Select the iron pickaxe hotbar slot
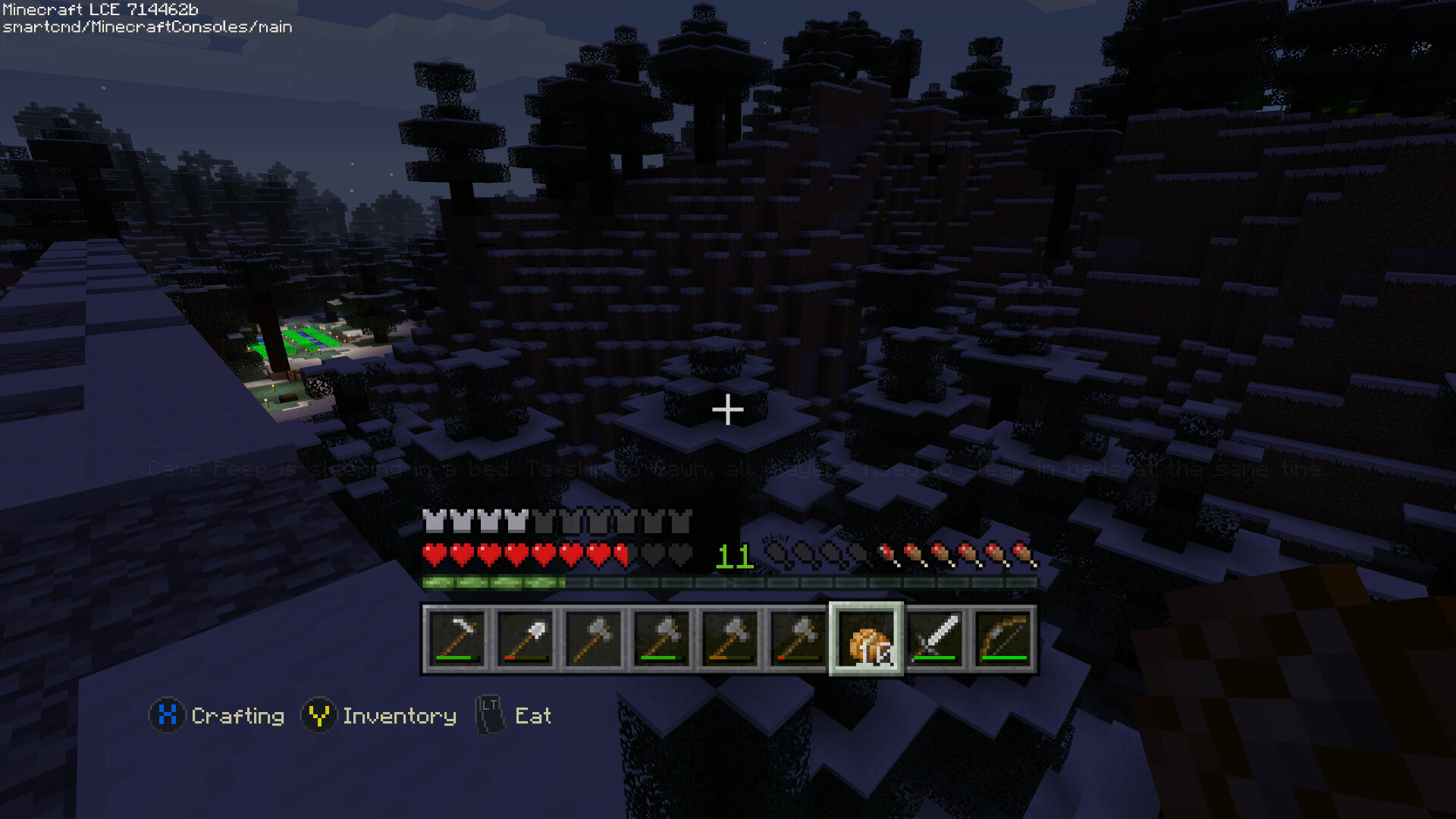This screenshot has width=1456, height=819. (x=456, y=638)
